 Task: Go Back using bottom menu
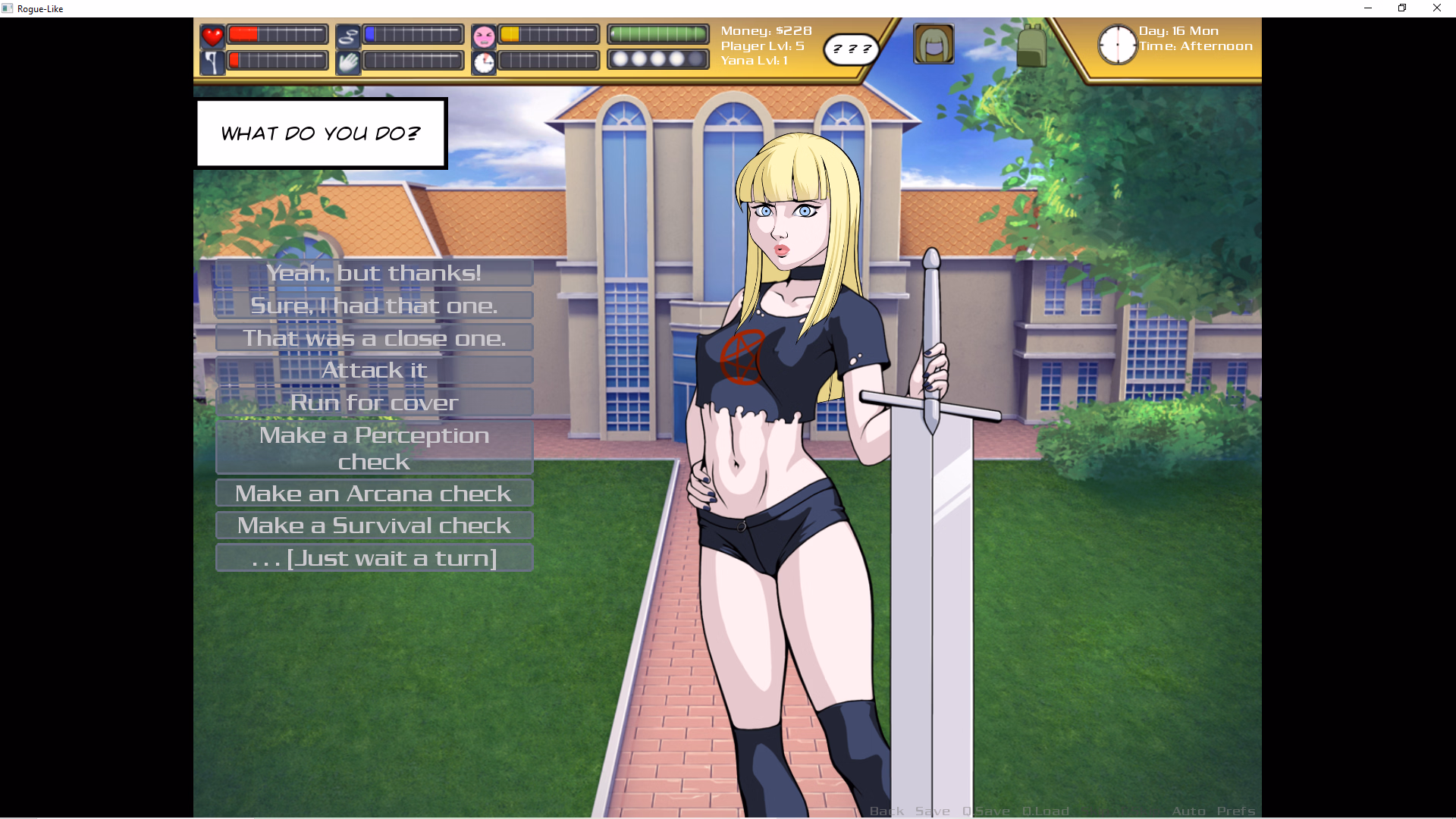(x=886, y=811)
